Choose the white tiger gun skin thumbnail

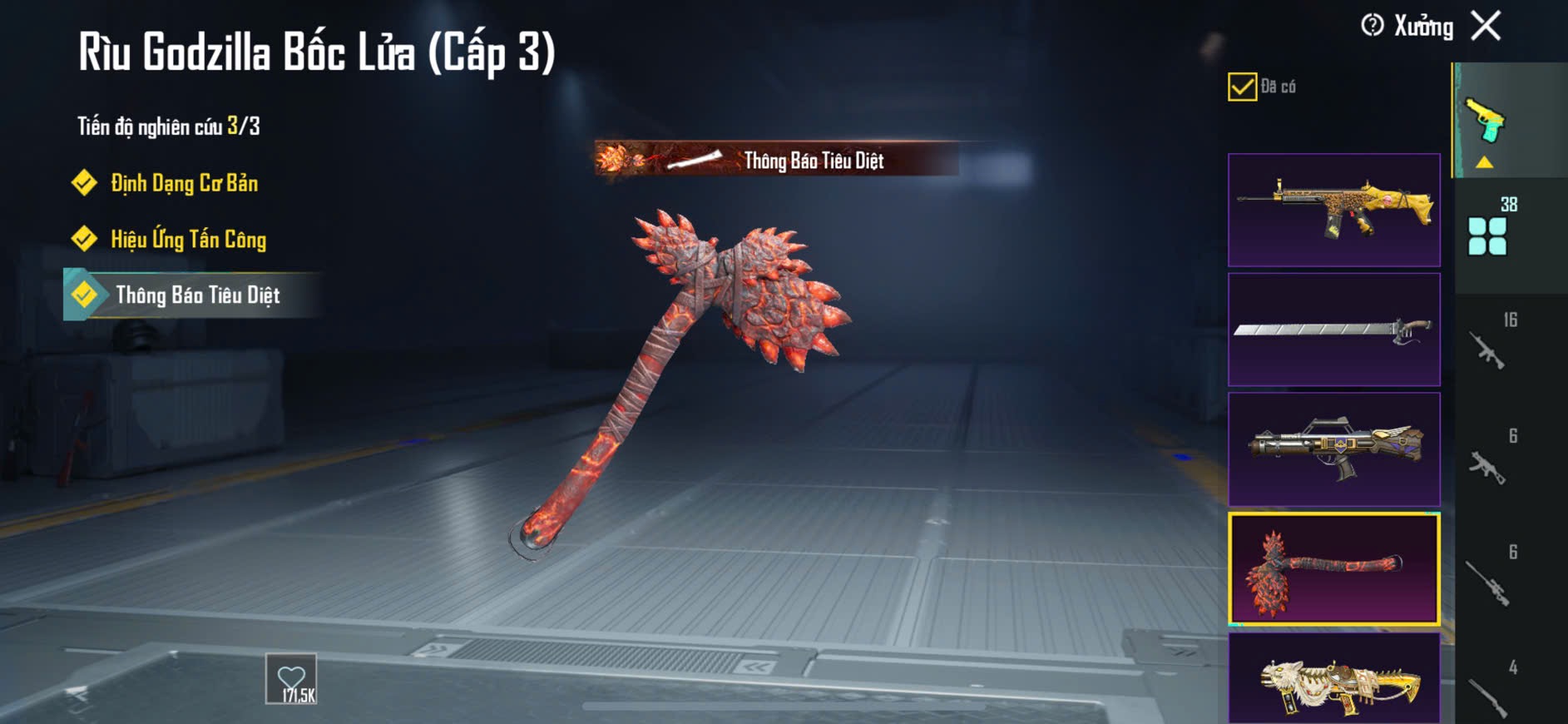coord(1333,678)
